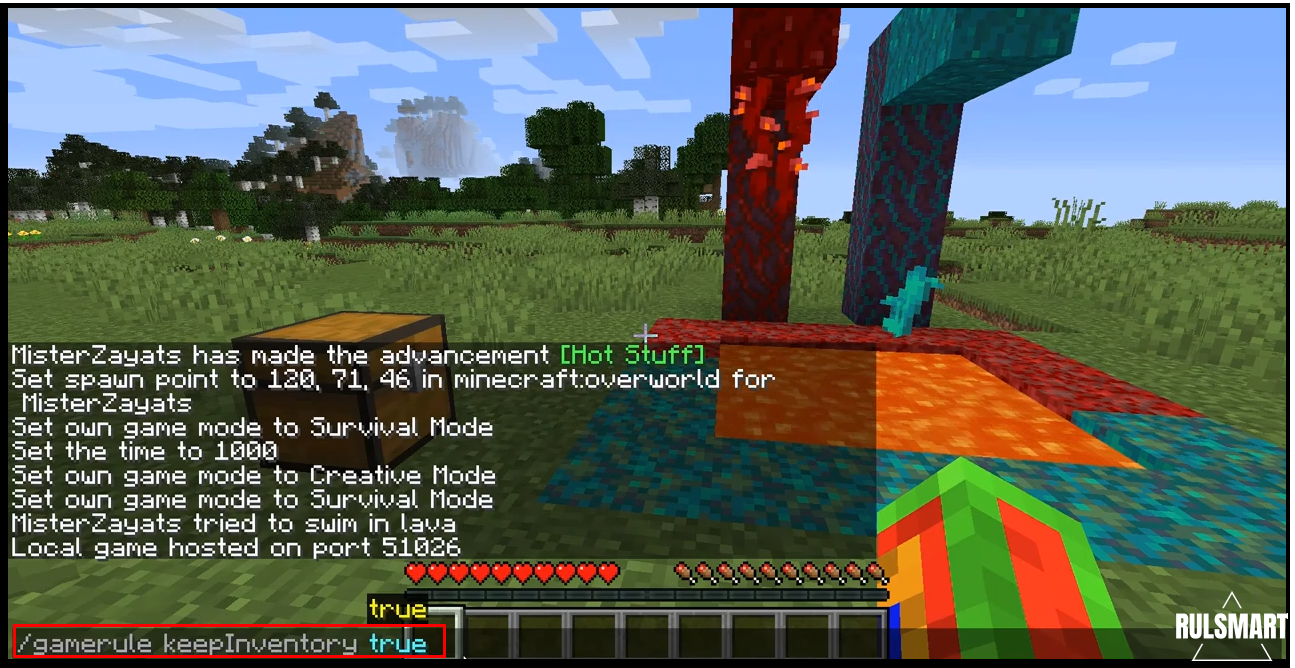Click MisterZayats' name in the advancement message

(x=97, y=355)
